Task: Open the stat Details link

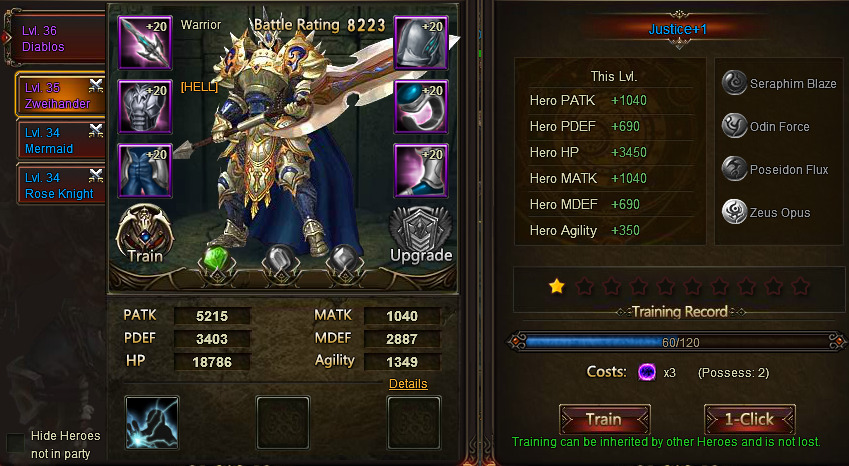Action: [x=408, y=384]
